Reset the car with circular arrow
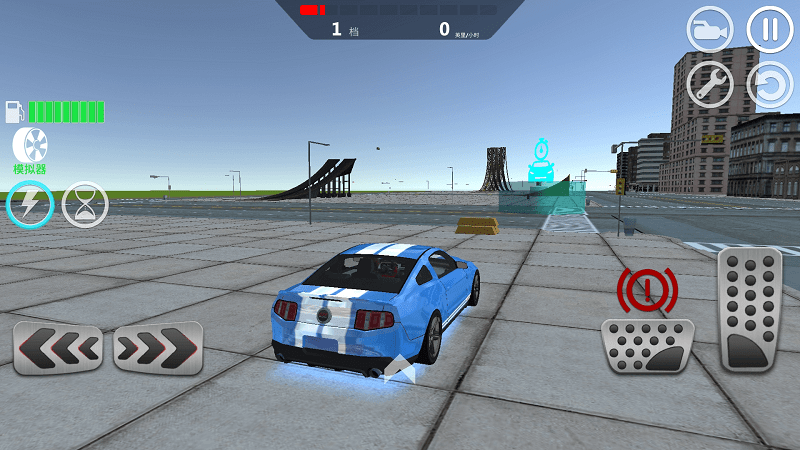 [769, 85]
